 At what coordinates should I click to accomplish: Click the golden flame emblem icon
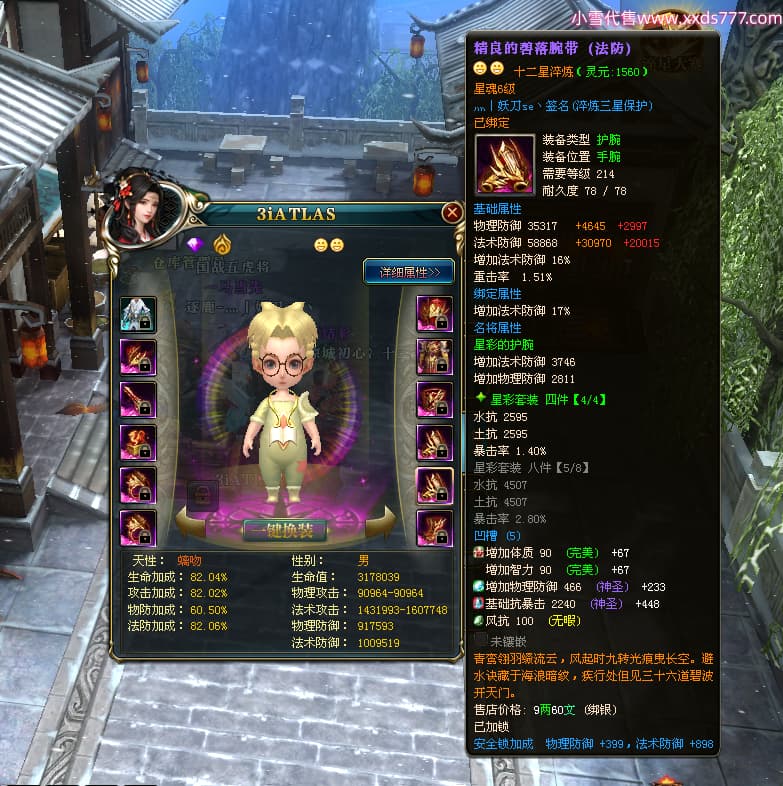(x=221, y=244)
